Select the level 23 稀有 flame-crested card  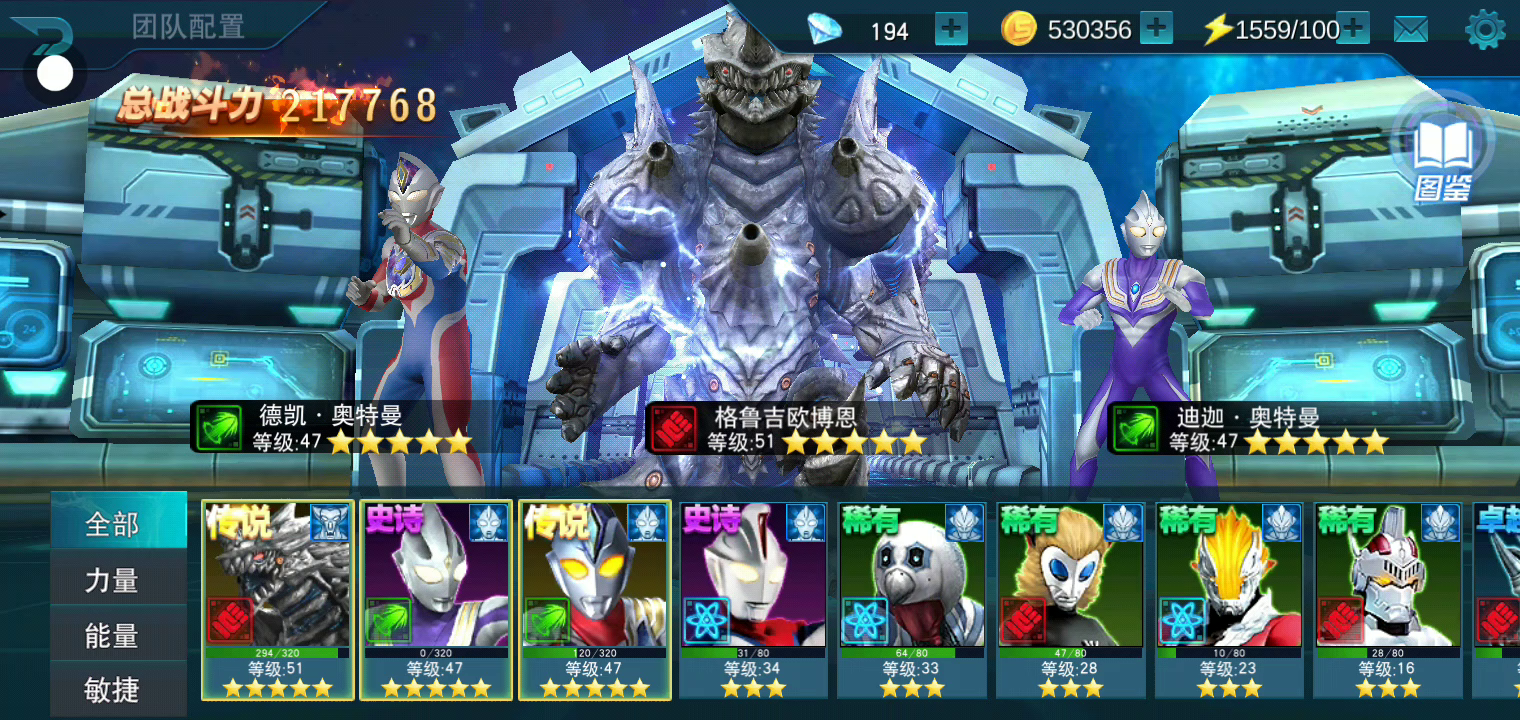1230,599
